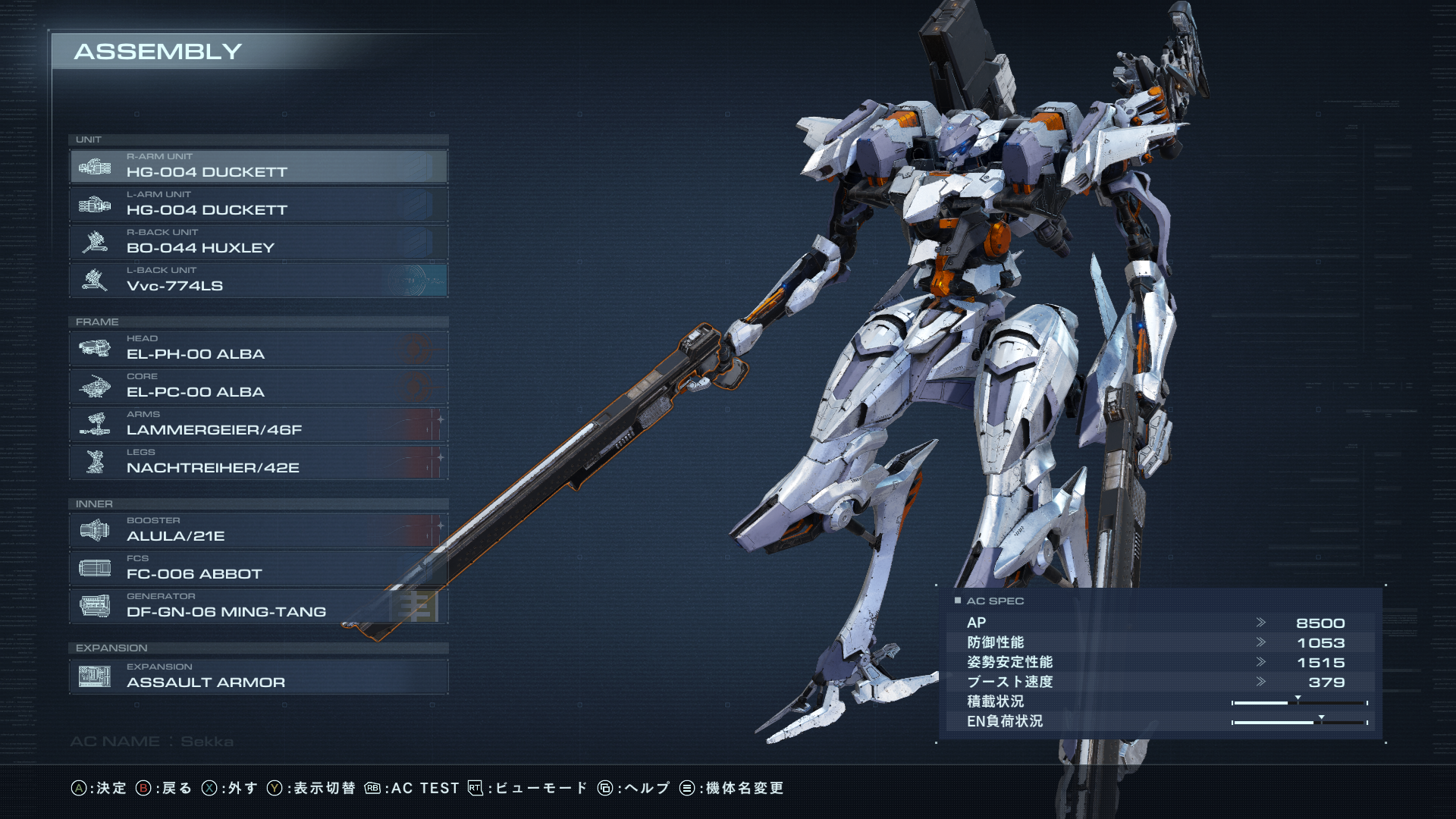Choose the EXPANSION ASSAULT ARMOR slot
The height and width of the screenshot is (819, 1456).
pos(258,676)
